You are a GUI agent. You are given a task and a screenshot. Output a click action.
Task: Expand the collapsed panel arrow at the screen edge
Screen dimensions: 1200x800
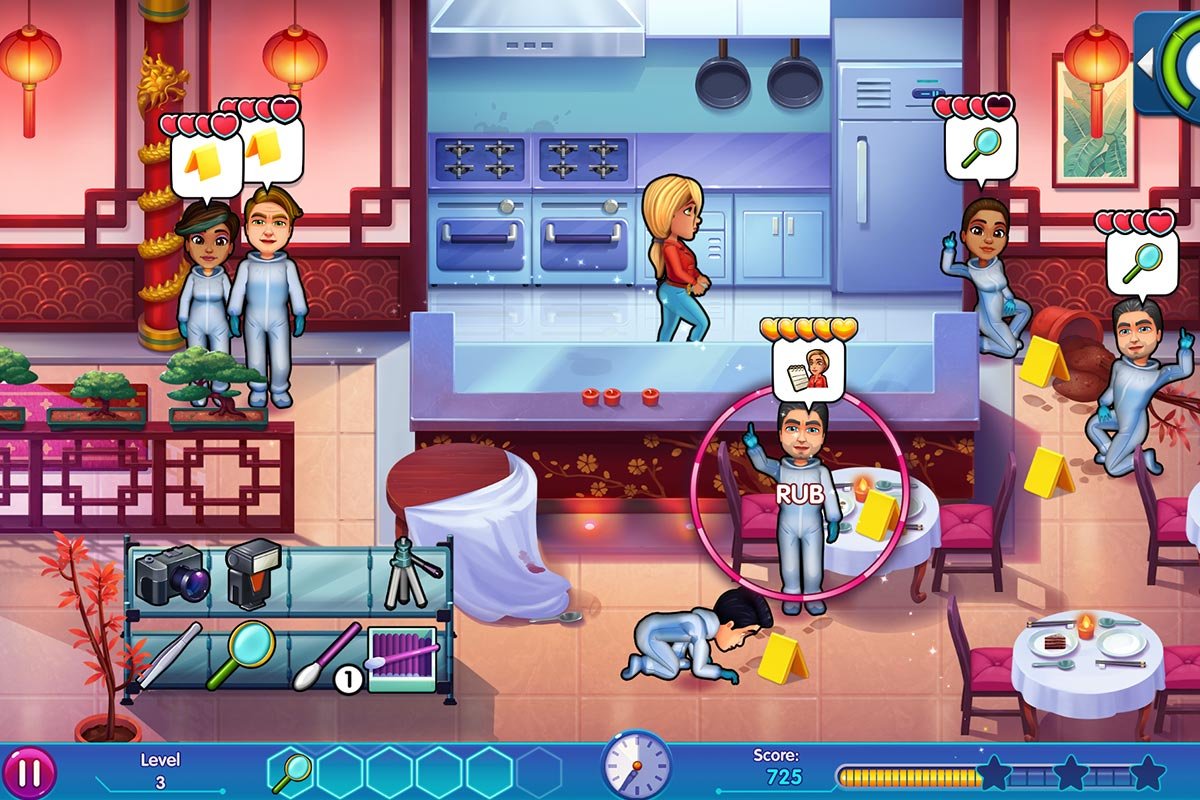[x=1145, y=62]
